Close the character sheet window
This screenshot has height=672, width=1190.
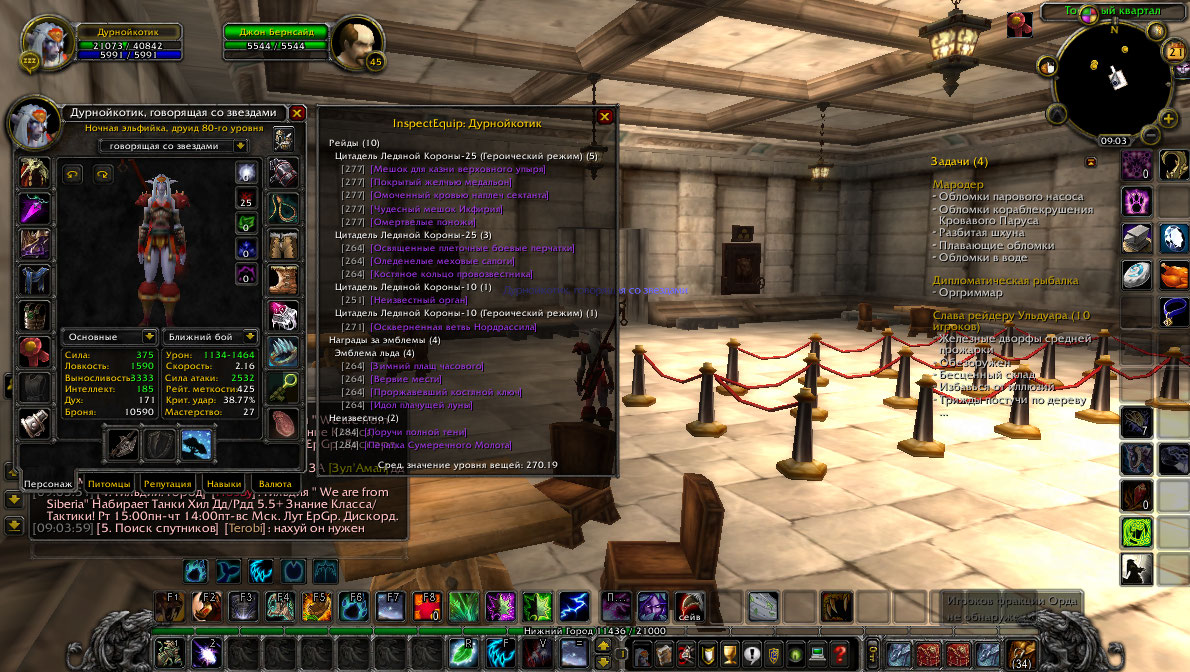pos(297,113)
